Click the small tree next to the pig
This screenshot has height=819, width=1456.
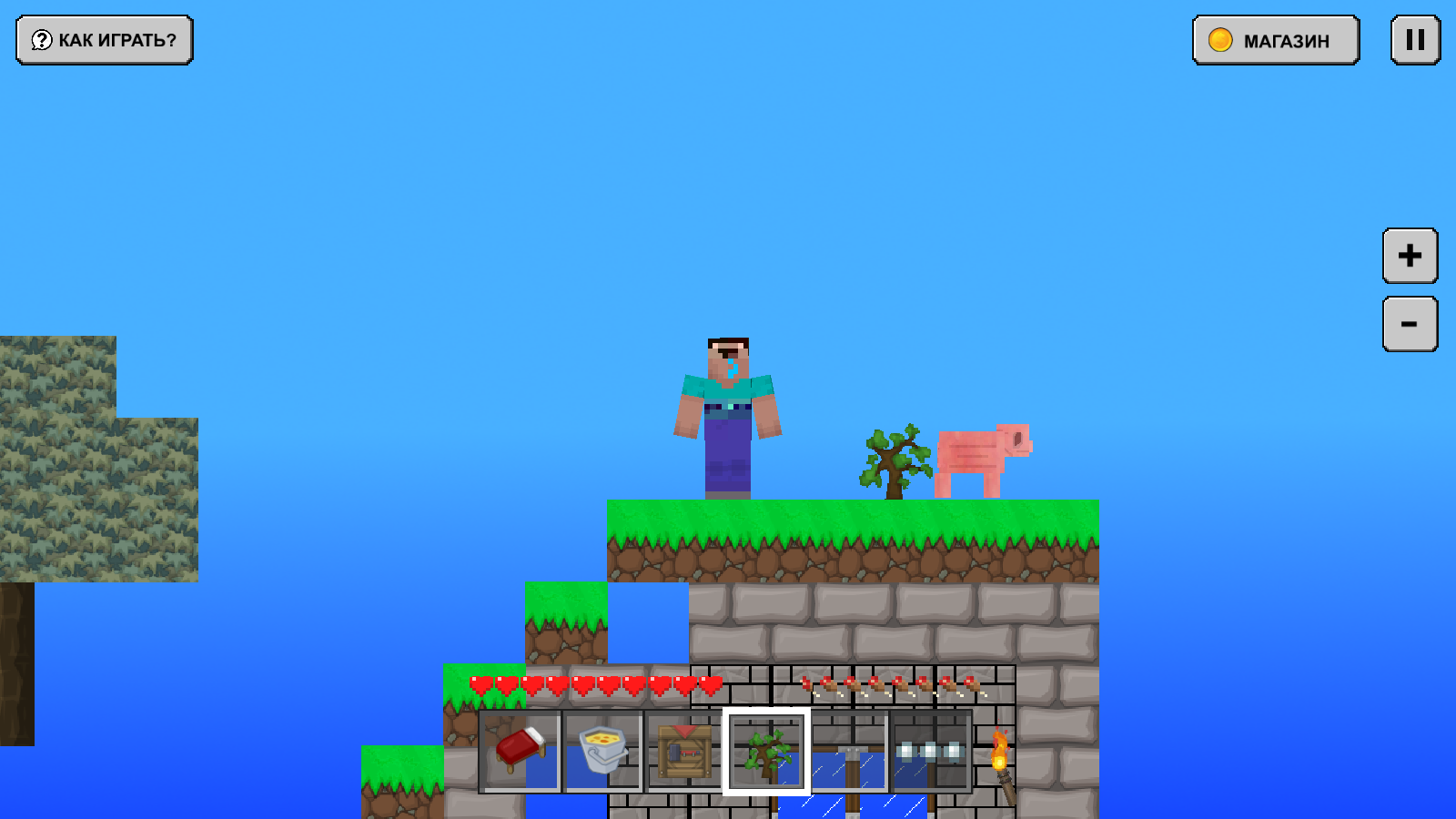[893, 460]
